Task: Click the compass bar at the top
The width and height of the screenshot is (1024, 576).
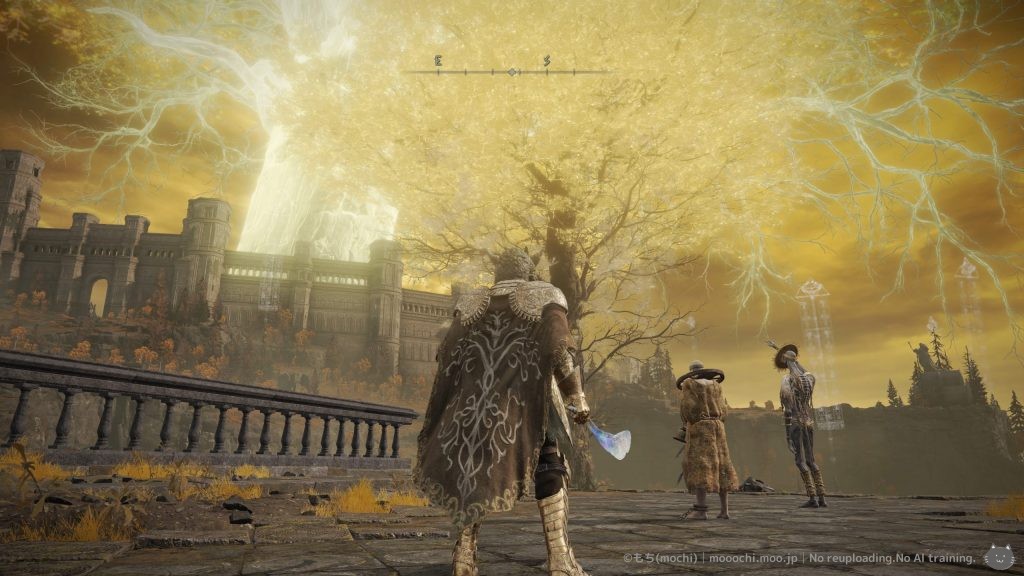Action: (x=511, y=71)
